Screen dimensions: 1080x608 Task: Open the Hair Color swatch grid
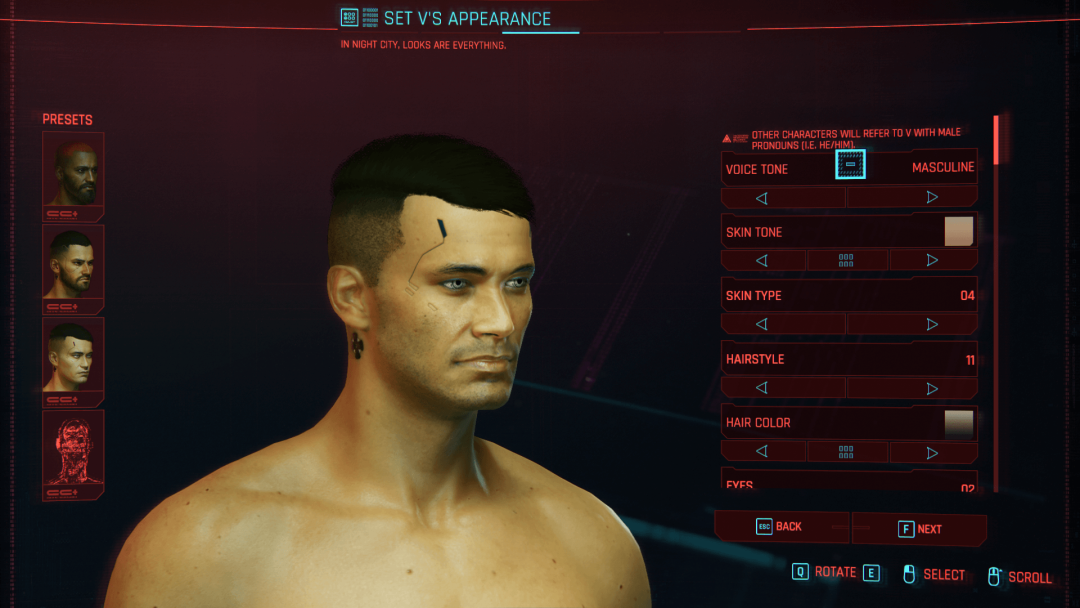847,452
